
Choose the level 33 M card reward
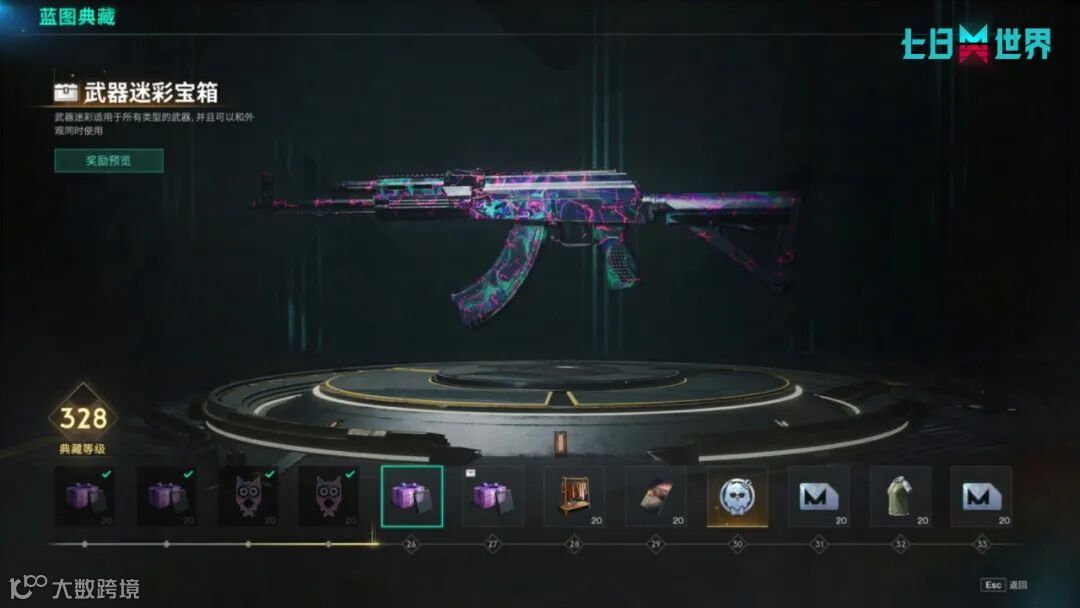[x=981, y=496]
